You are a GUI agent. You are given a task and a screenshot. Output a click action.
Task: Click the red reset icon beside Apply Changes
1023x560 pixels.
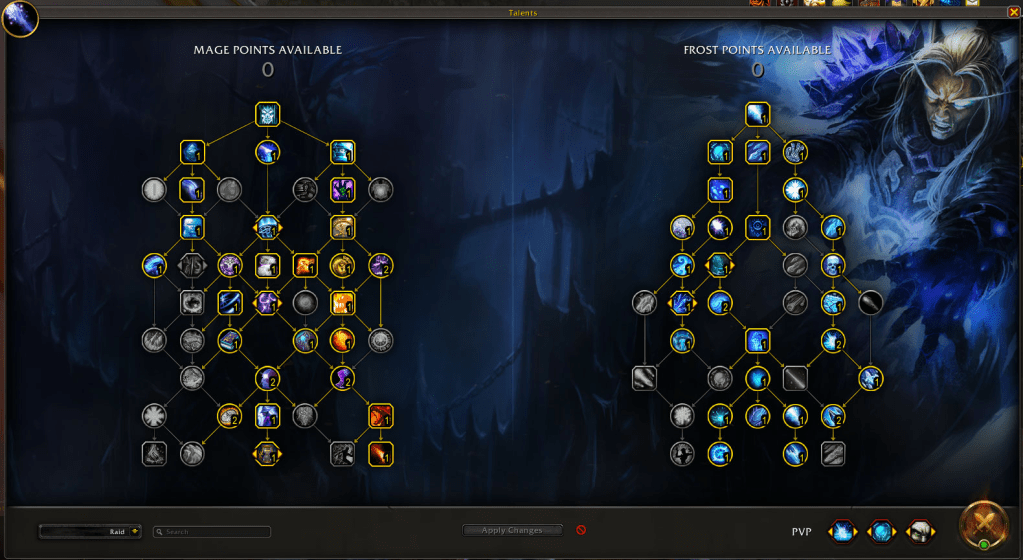click(x=581, y=530)
